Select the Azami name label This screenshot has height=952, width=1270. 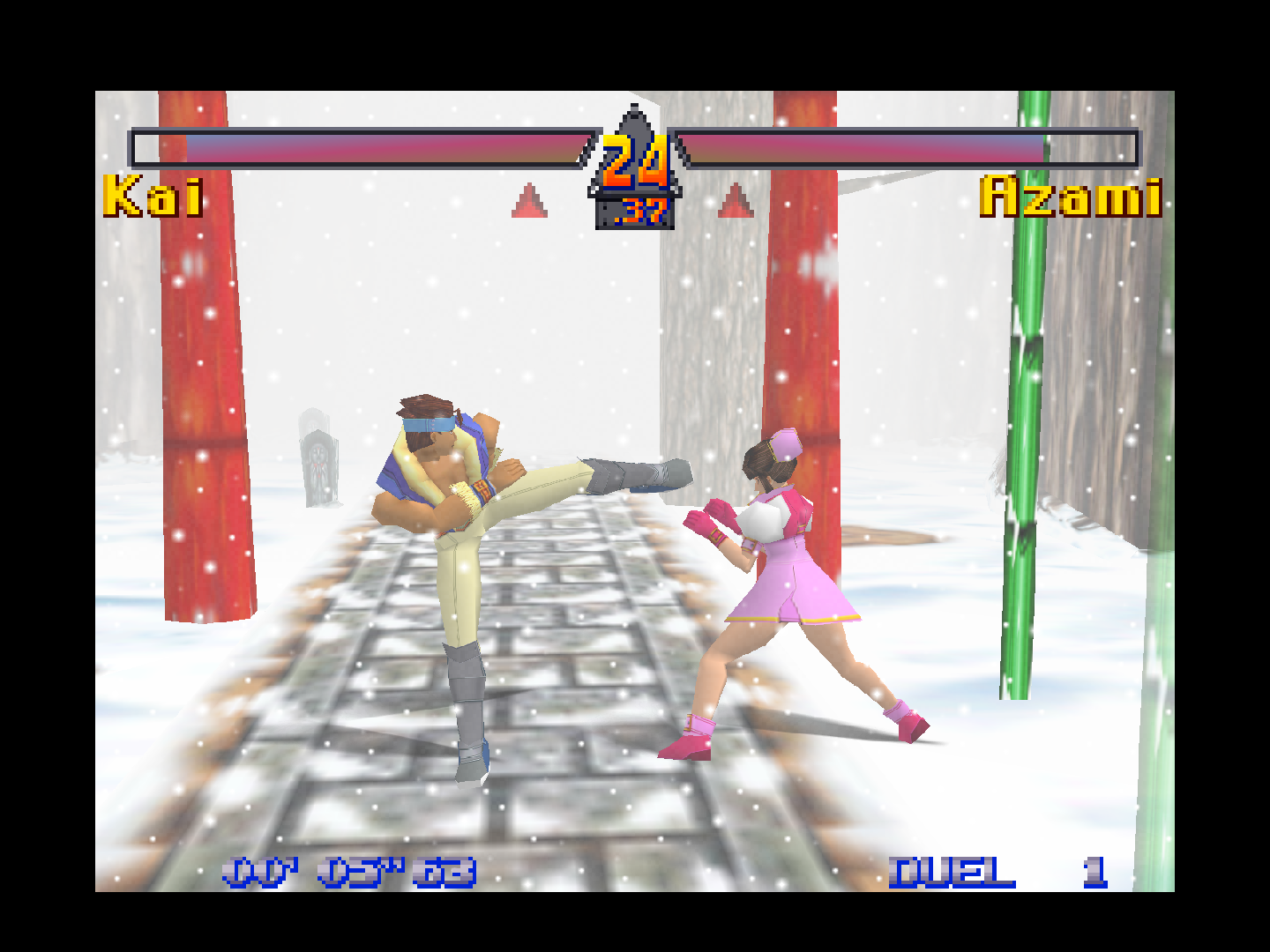(x=1072, y=196)
